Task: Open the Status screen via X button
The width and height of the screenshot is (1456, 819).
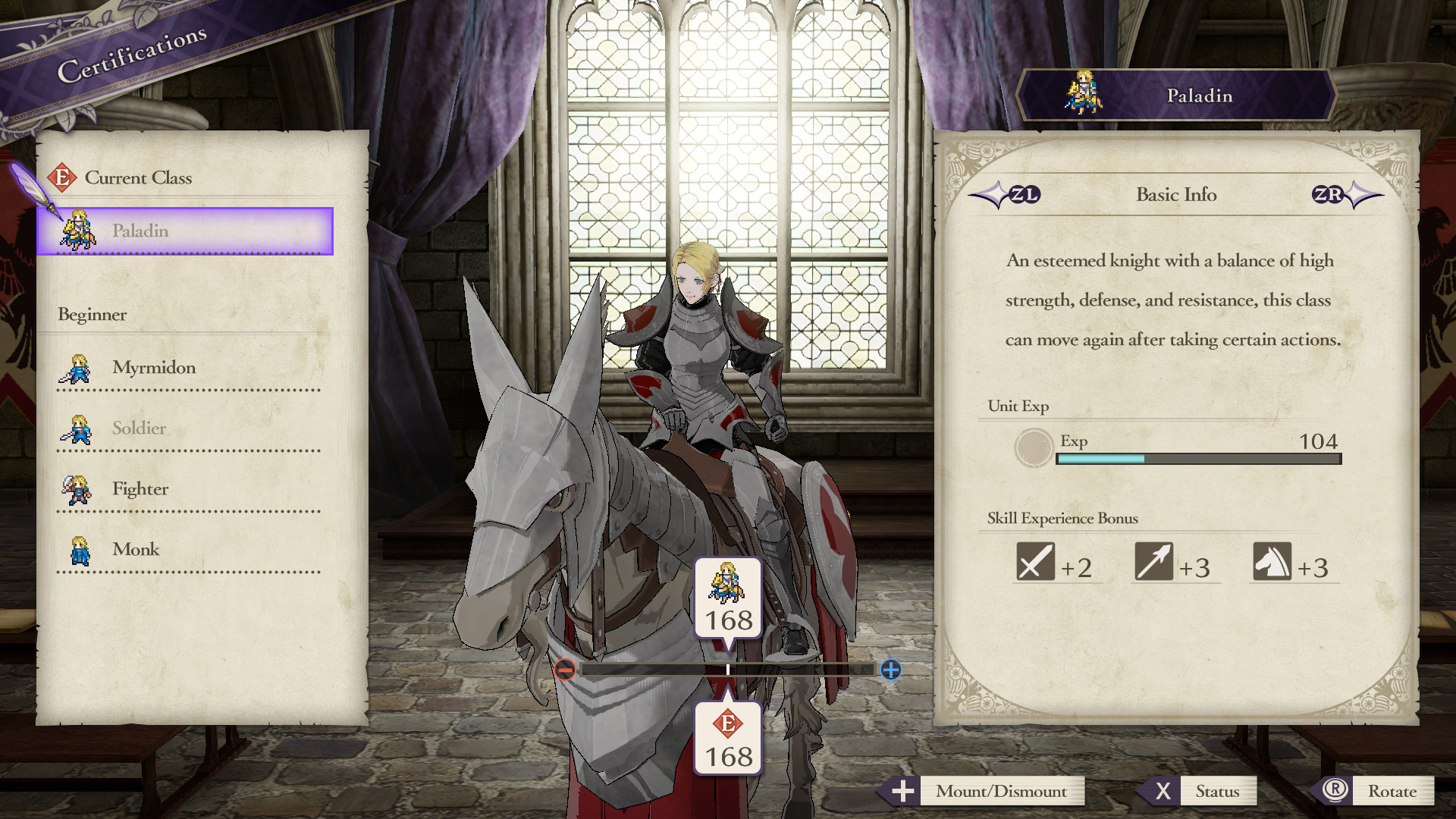Action: (x=1219, y=791)
